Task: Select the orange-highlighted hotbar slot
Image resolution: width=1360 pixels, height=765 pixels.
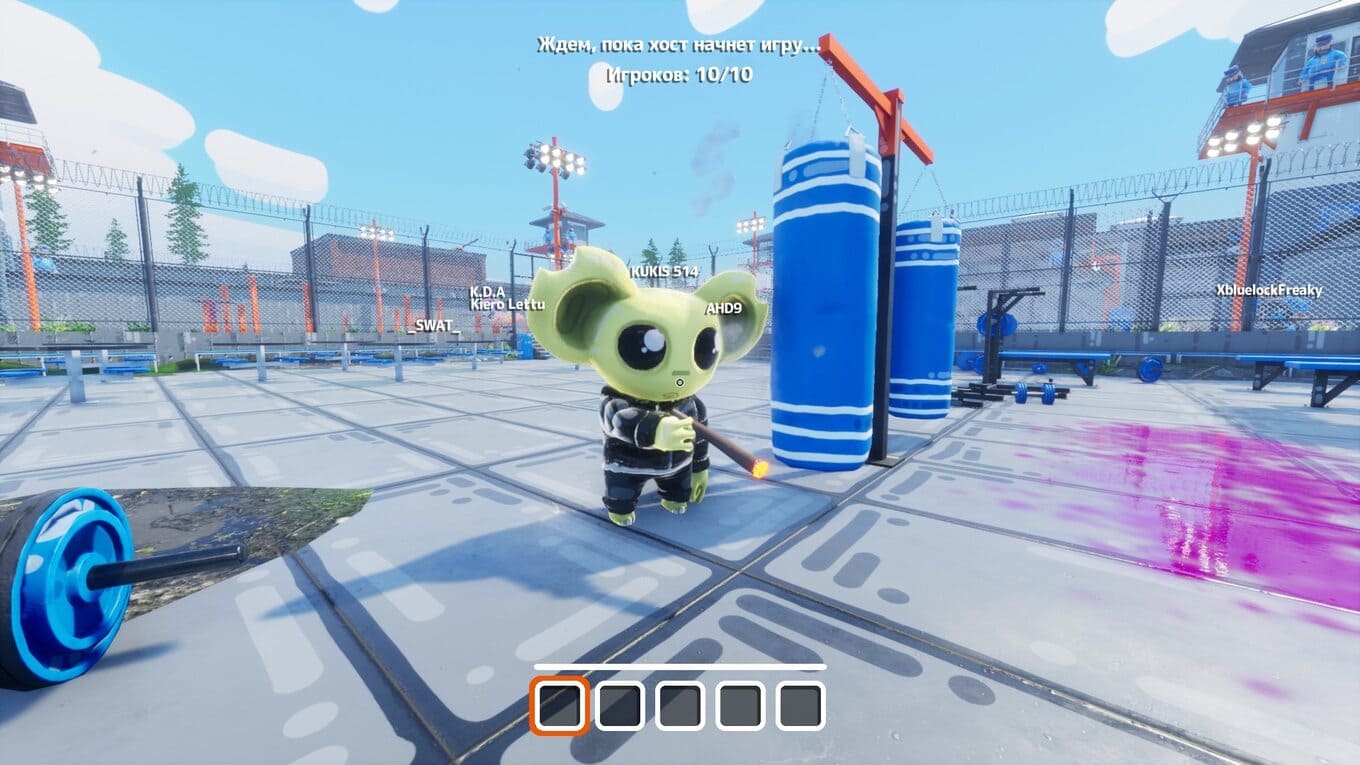Action: click(559, 706)
